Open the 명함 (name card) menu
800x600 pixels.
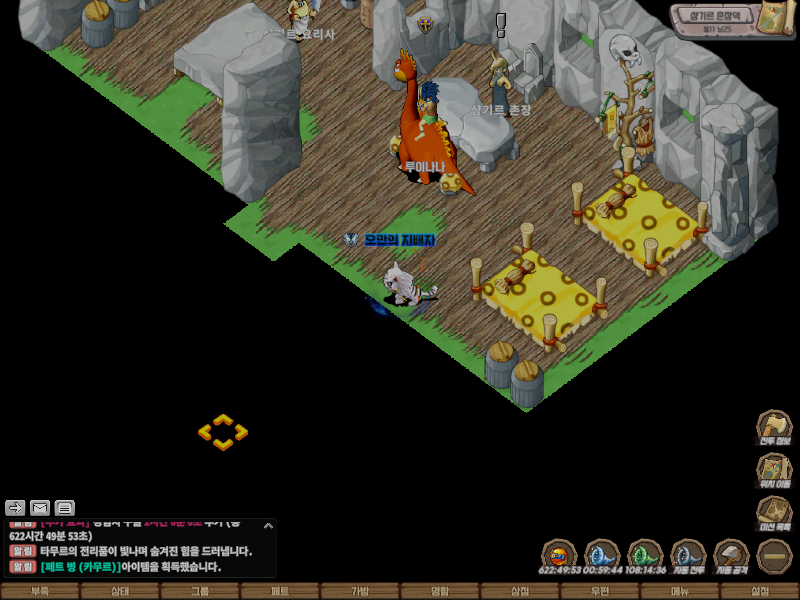[440, 591]
